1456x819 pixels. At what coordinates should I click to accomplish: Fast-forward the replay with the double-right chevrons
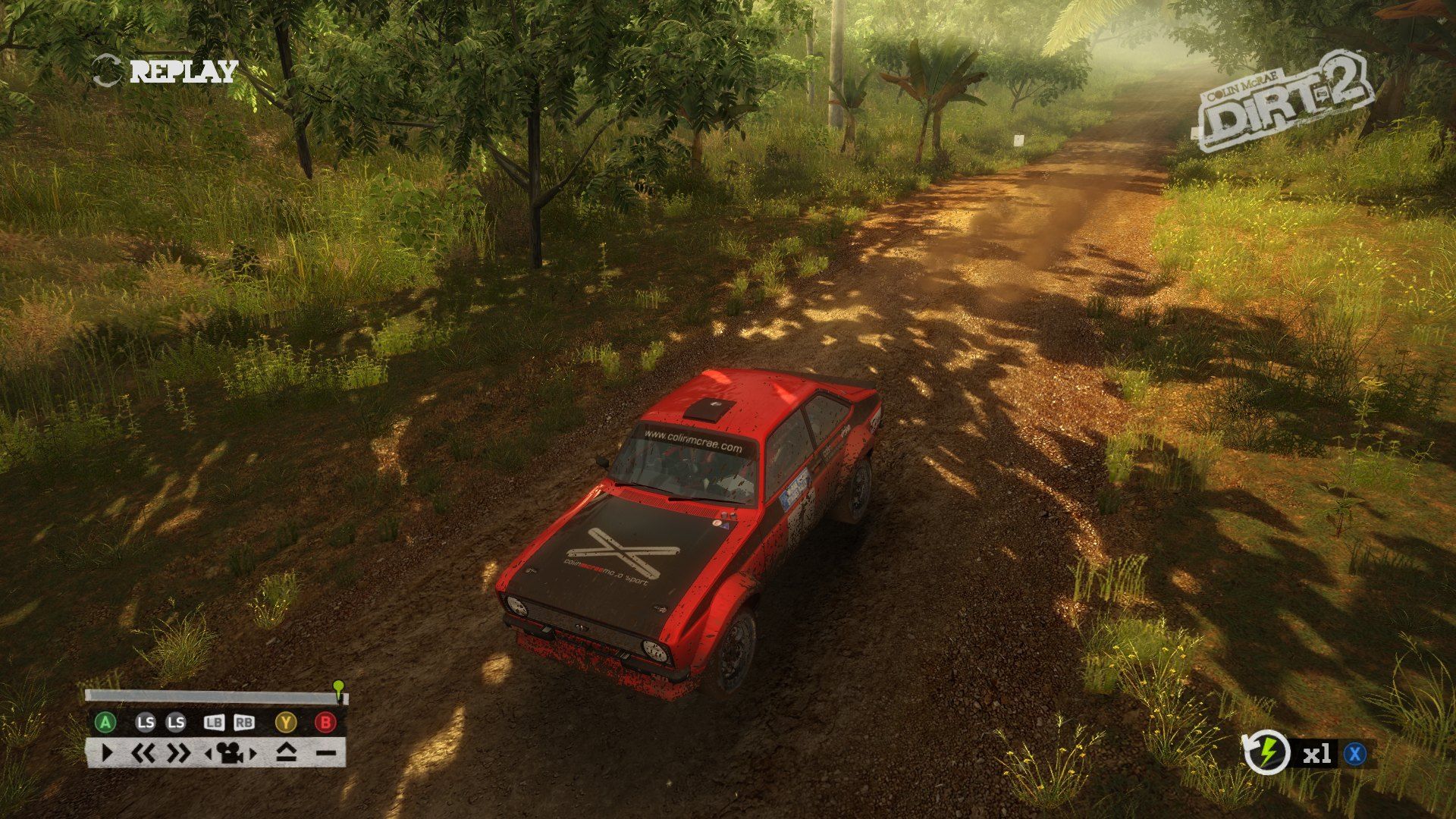179,753
